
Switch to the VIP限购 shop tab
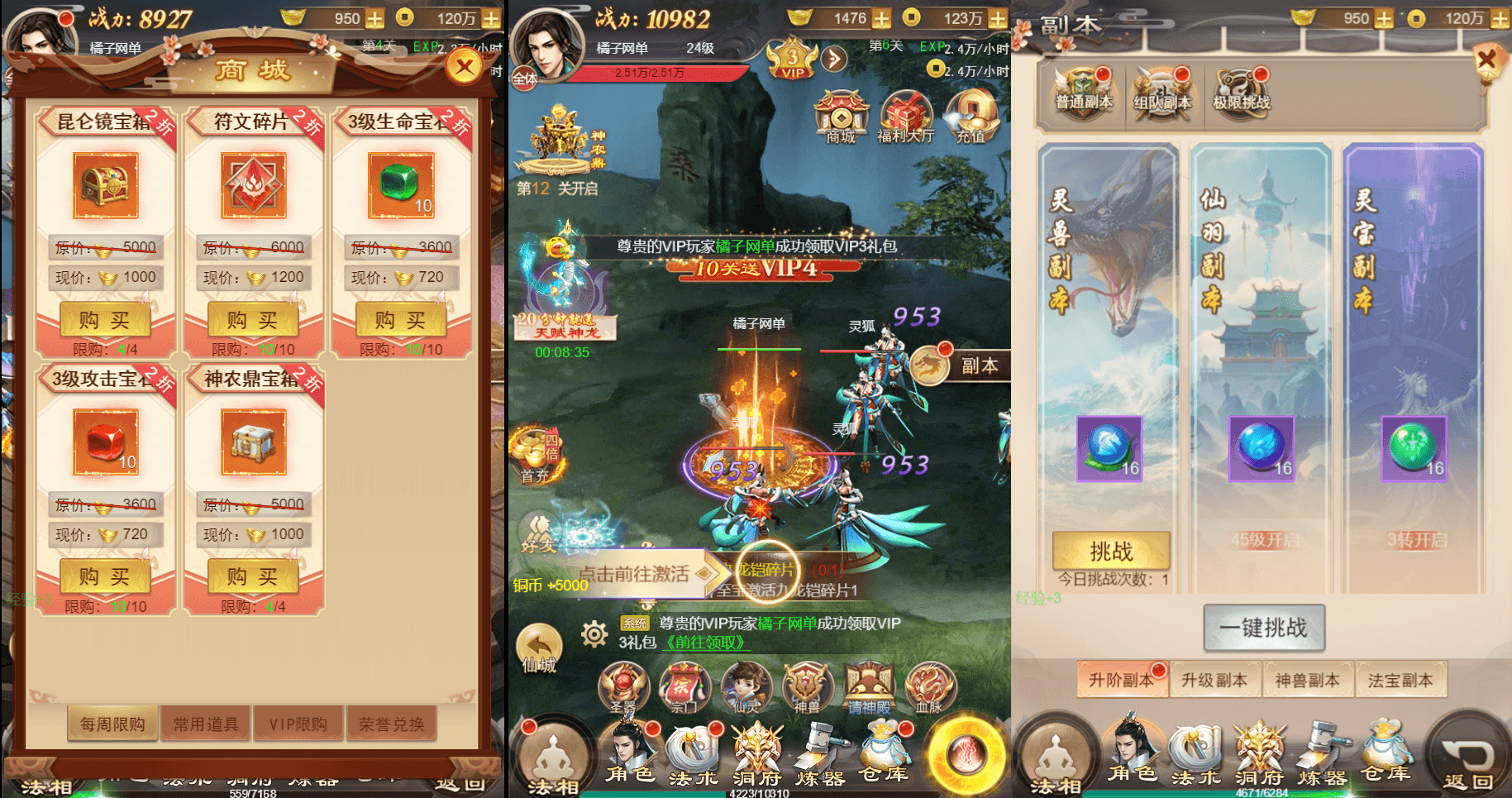(298, 723)
